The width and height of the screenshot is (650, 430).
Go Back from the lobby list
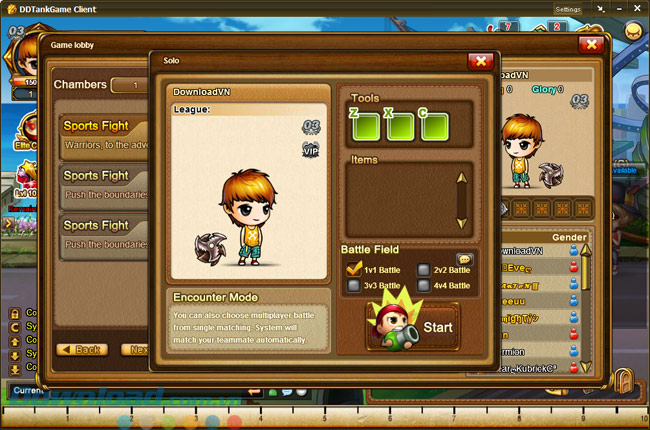click(x=82, y=349)
